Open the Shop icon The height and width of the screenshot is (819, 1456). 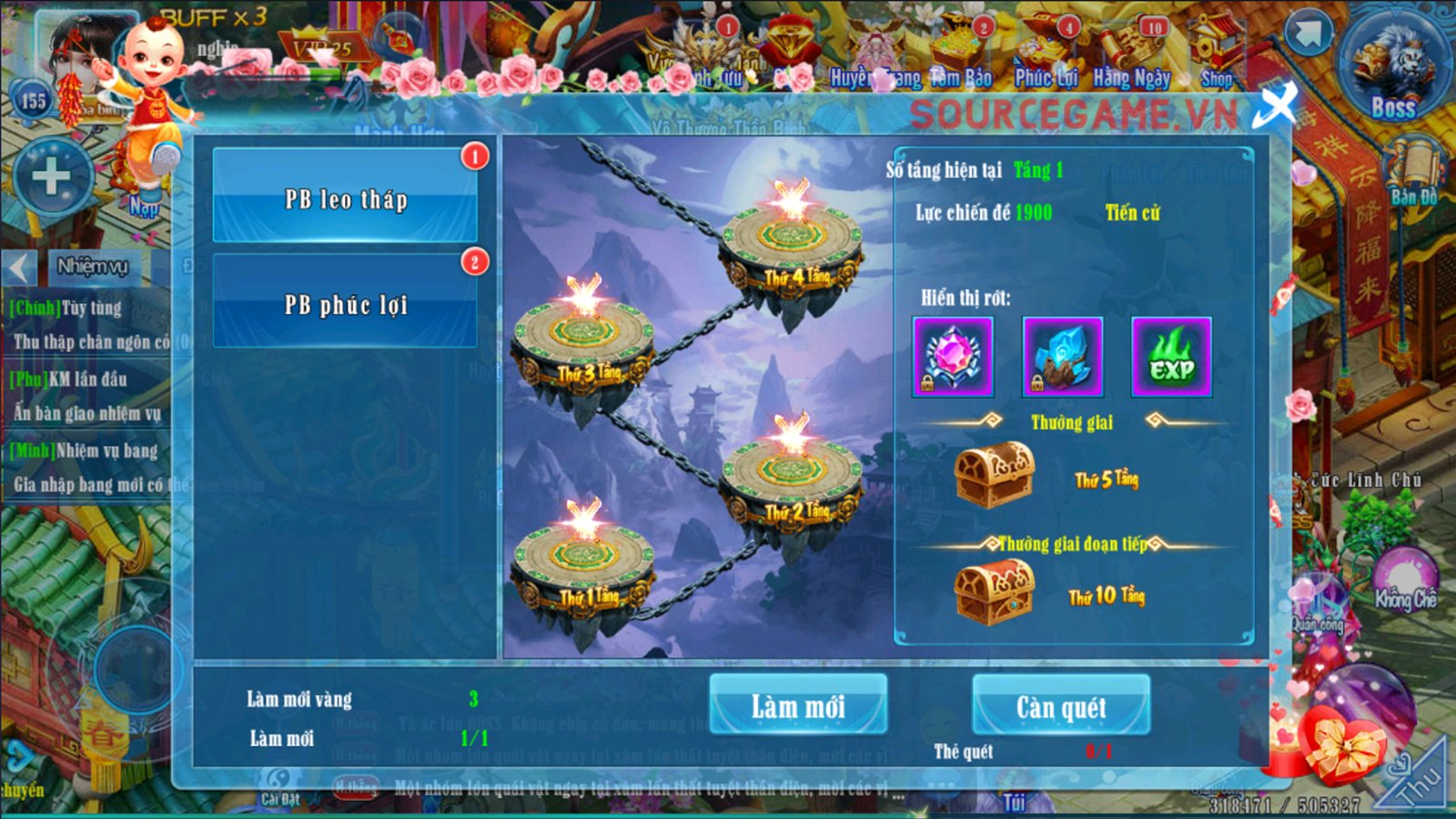click(1217, 55)
